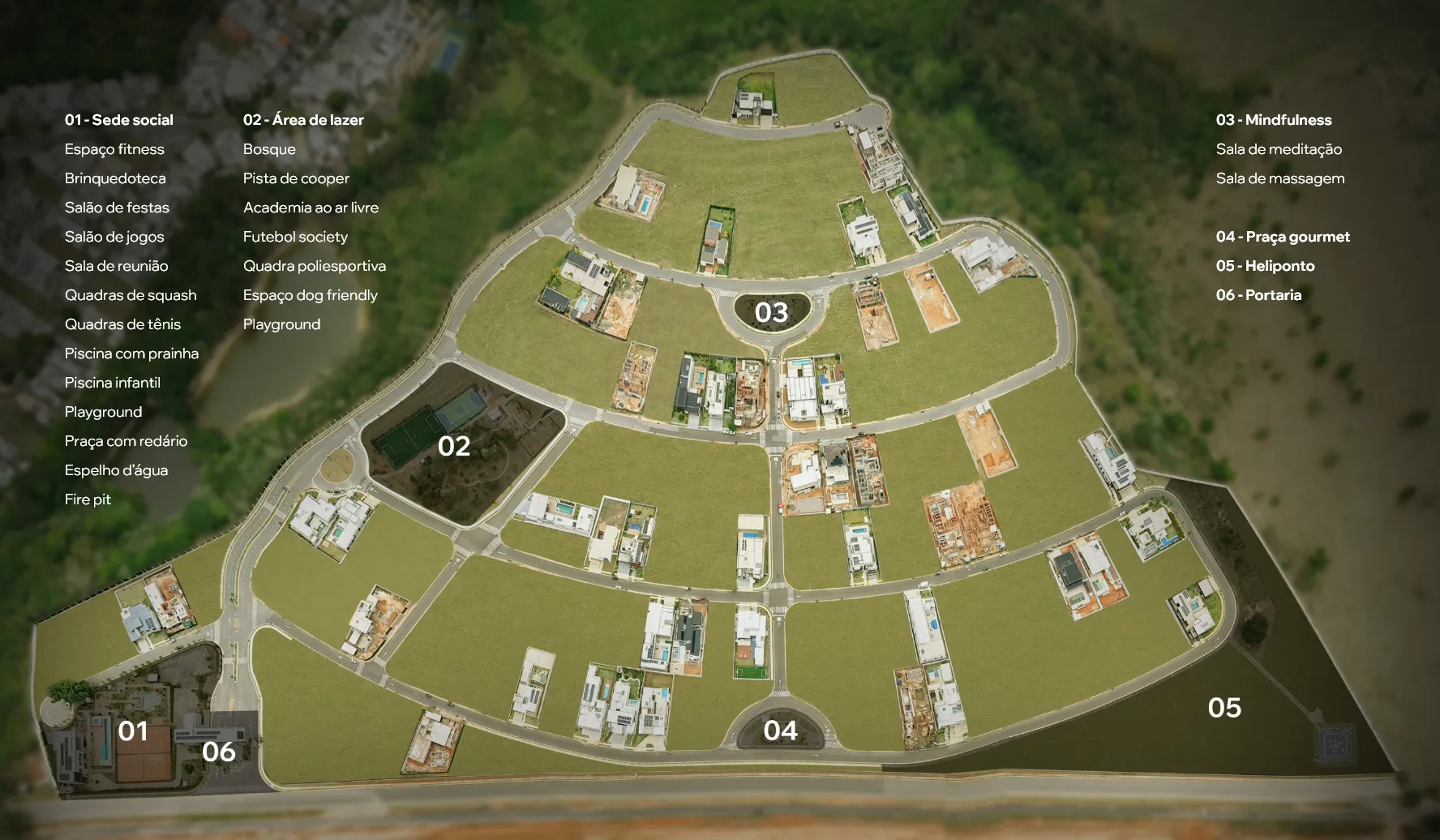Choose the '04 - Praça gourmet' legend entry
The image size is (1440, 840).
pos(1283,237)
